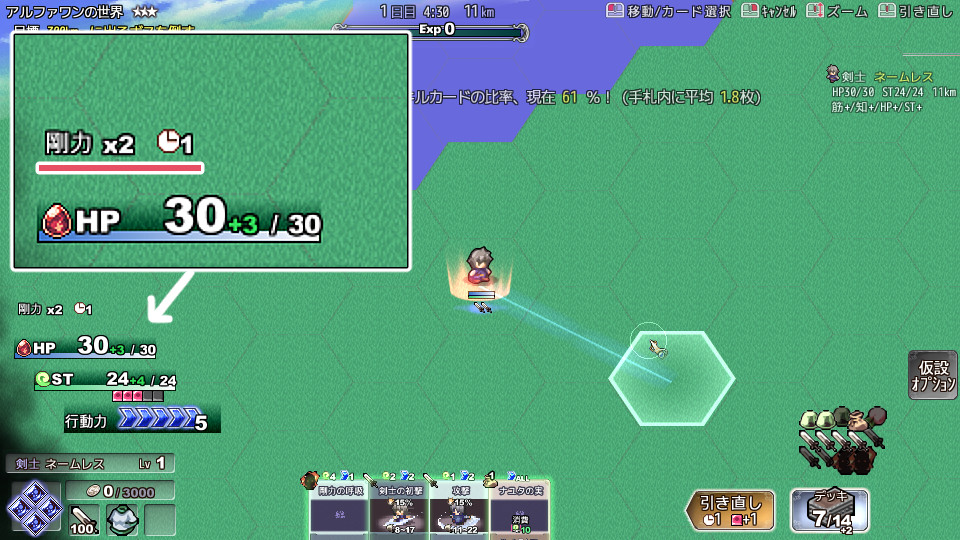This screenshot has height=540, width=960.
Task: Open the デッキ deck pile
Action: click(x=829, y=510)
